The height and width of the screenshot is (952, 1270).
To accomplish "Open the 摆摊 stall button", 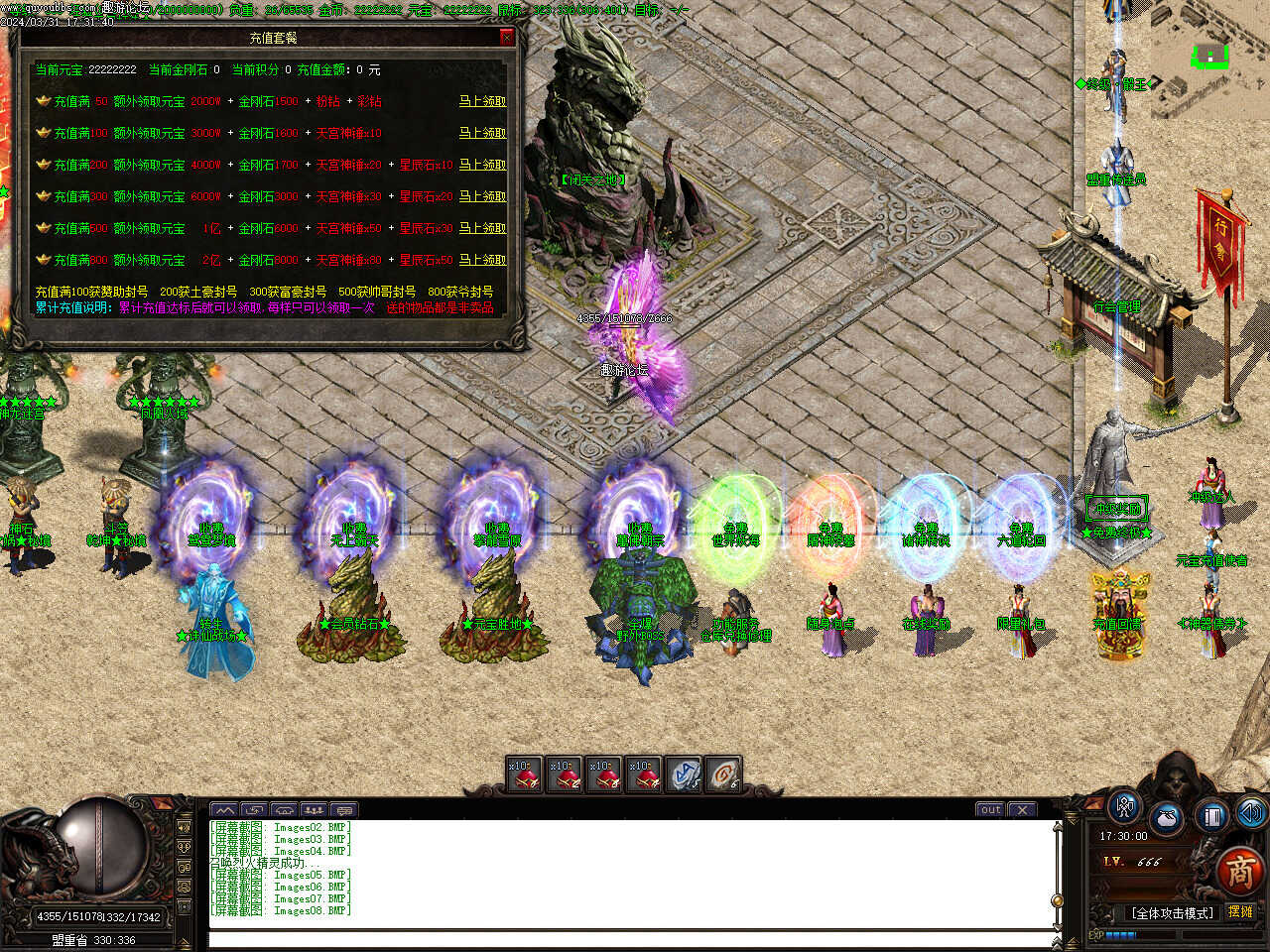I will pyautogui.click(x=1240, y=911).
